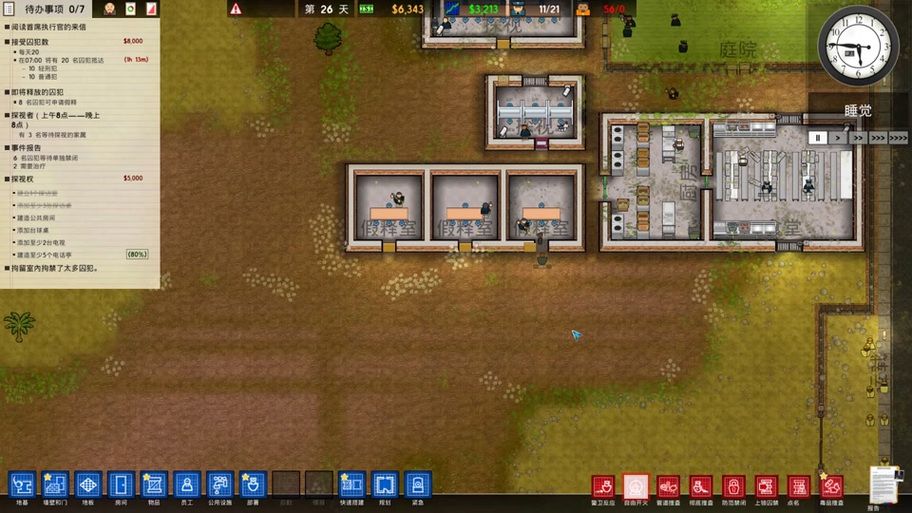This screenshot has width=912, height=513.
Task: Show the 员工 staff hiring menu
Action: (187, 485)
